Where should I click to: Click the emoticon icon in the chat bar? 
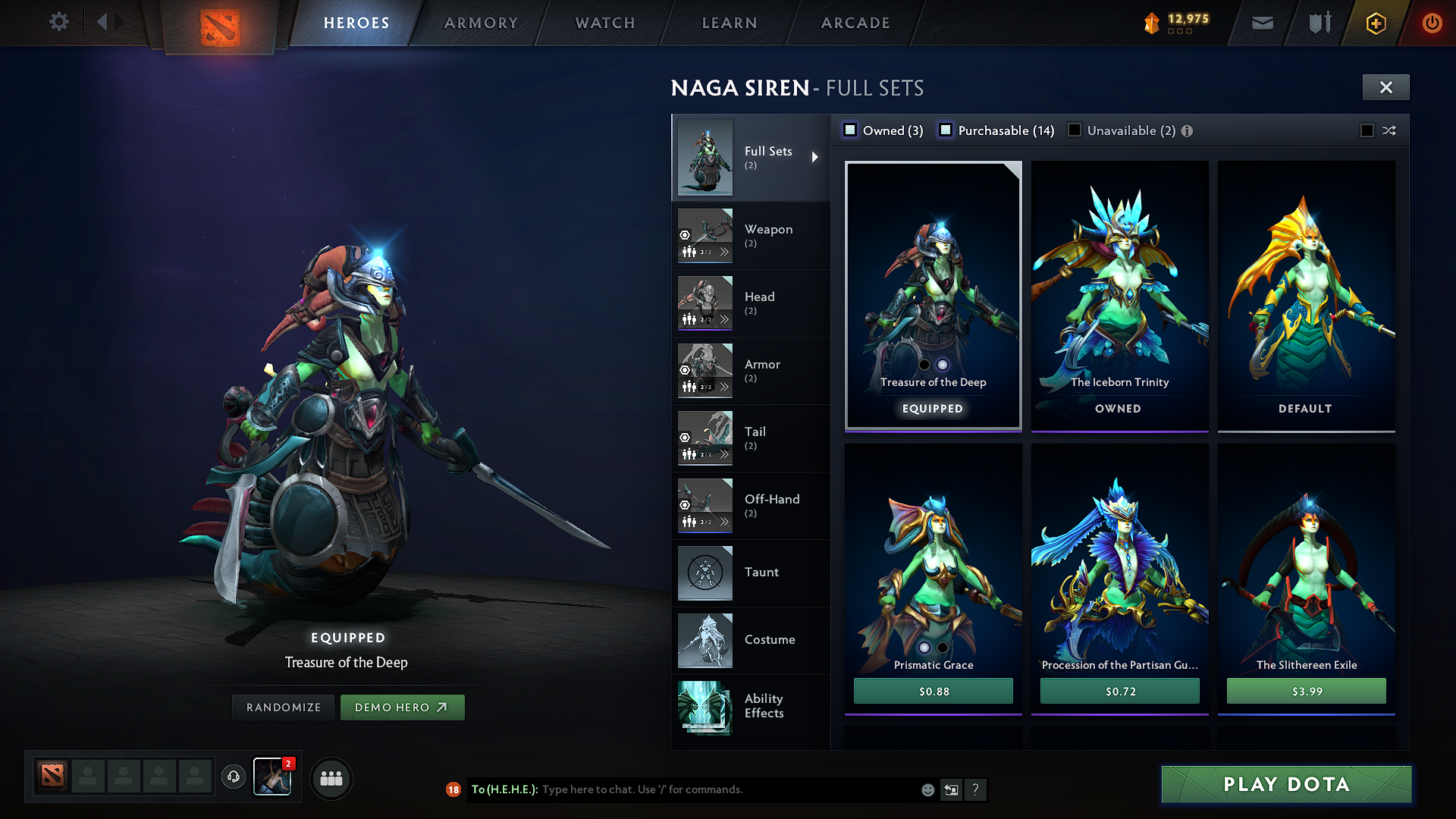[927, 789]
